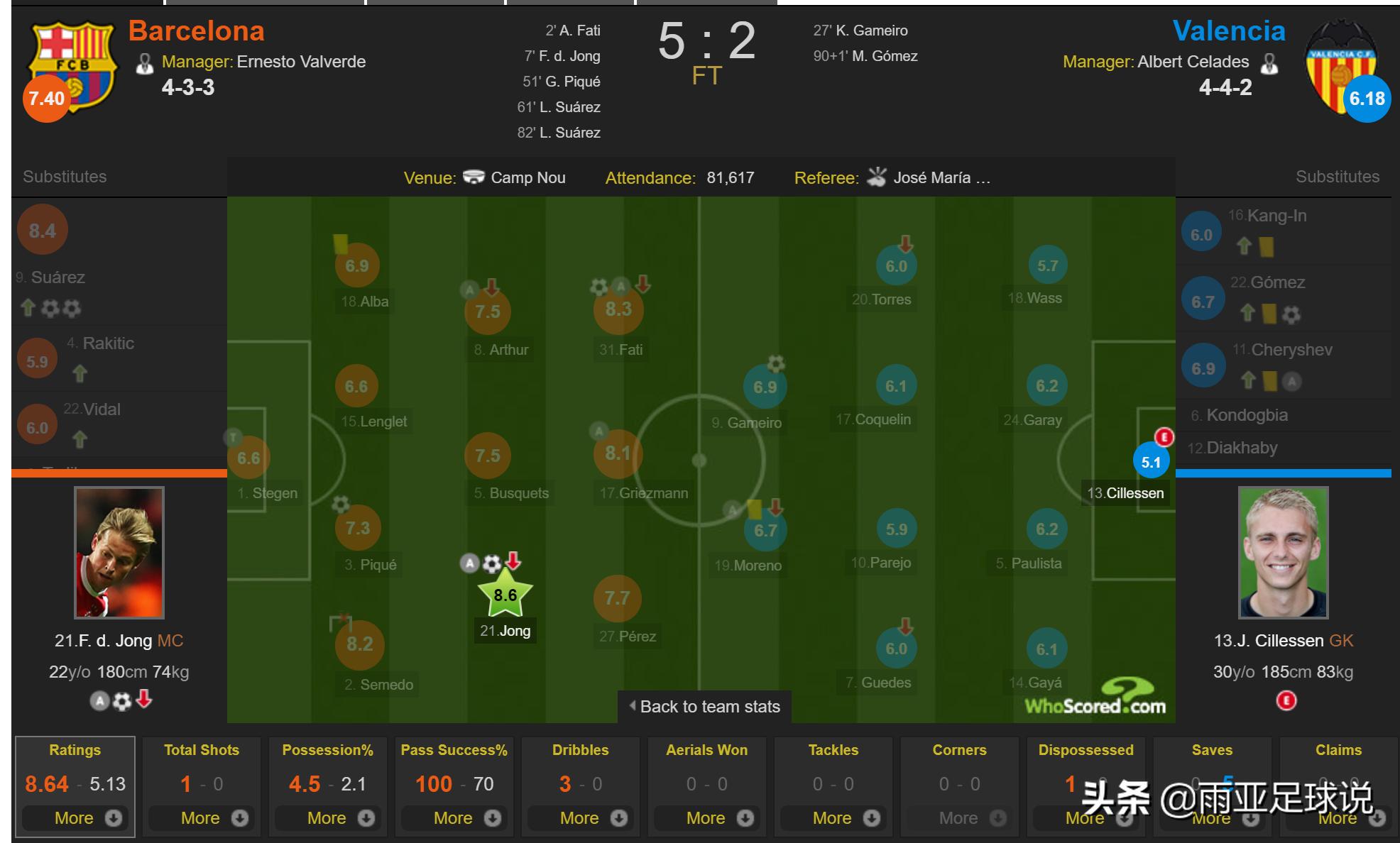The image size is (1400, 843).
Task: Pick Griezmann's 8.1 rating marker
Action: pyautogui.click(x=618, y=453)
